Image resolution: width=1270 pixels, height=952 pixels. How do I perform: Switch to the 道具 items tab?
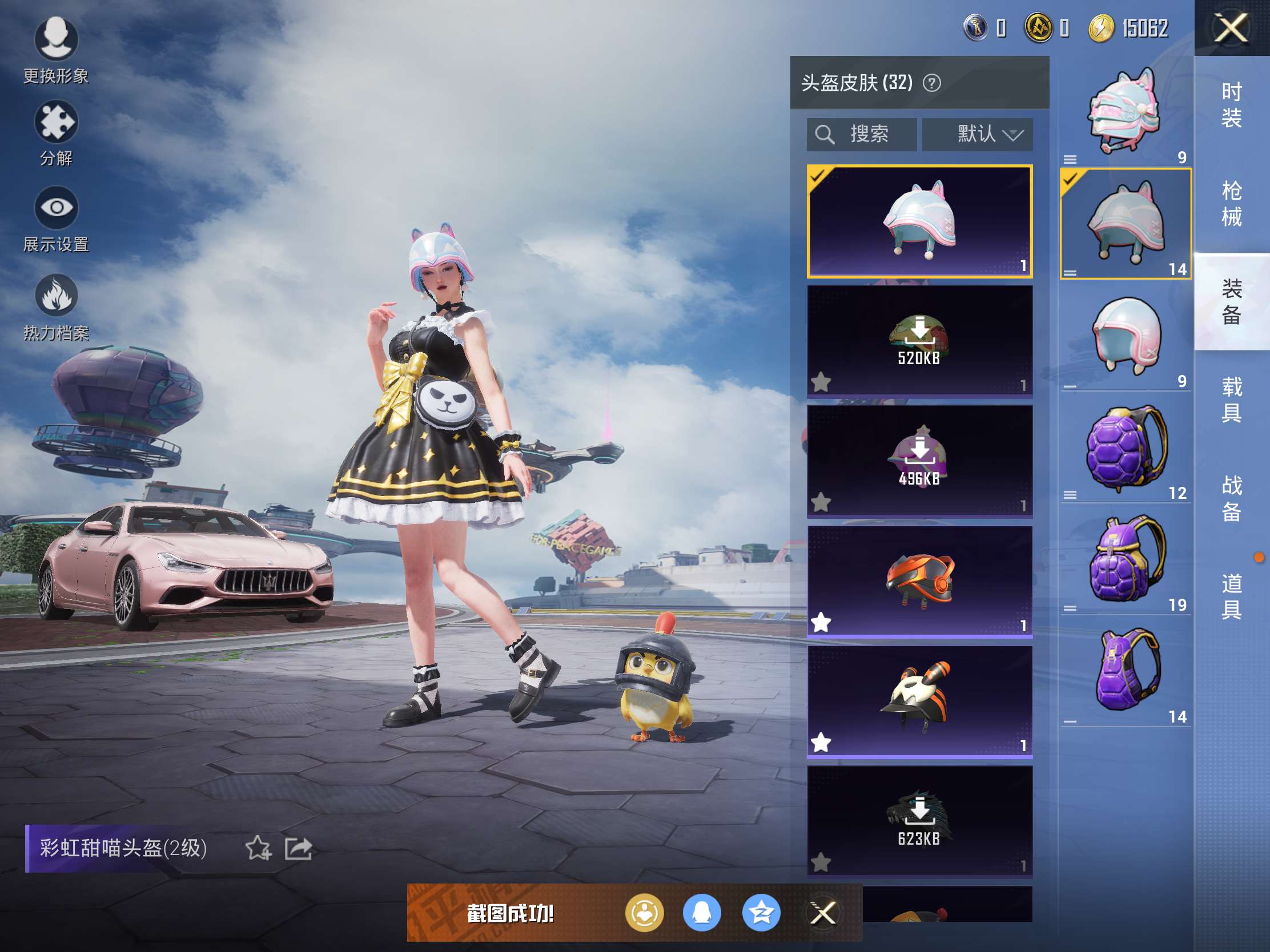pyautogui.click(x=1231, y=596)
